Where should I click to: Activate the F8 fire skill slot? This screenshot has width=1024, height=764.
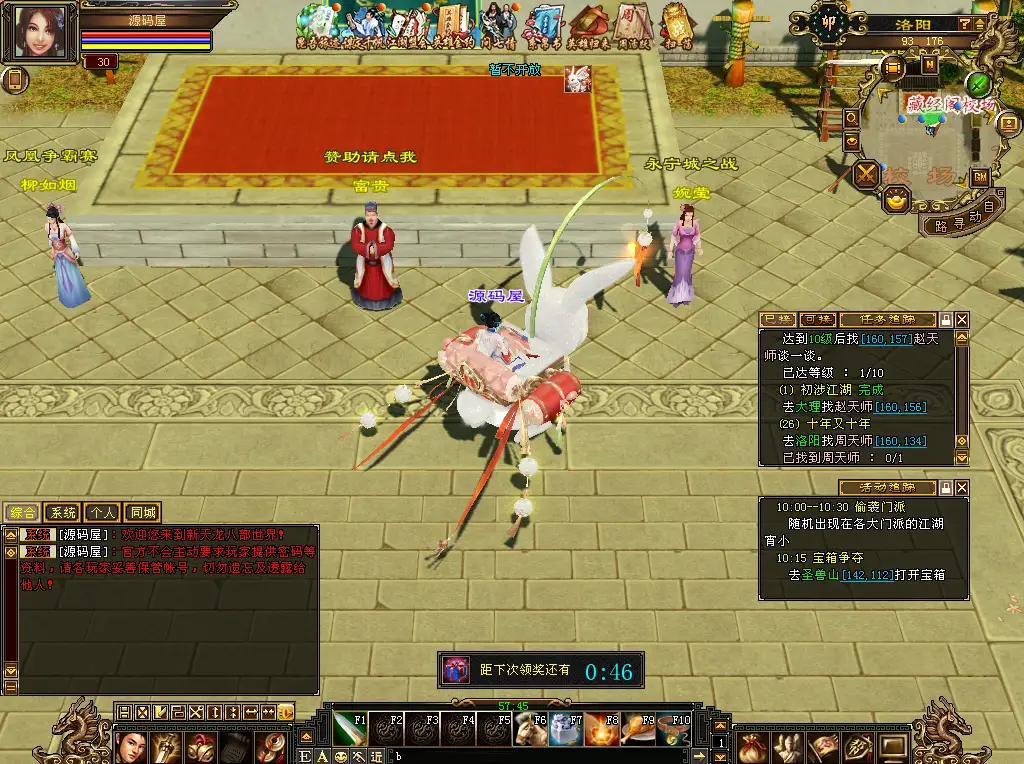(x=604, y=729)
